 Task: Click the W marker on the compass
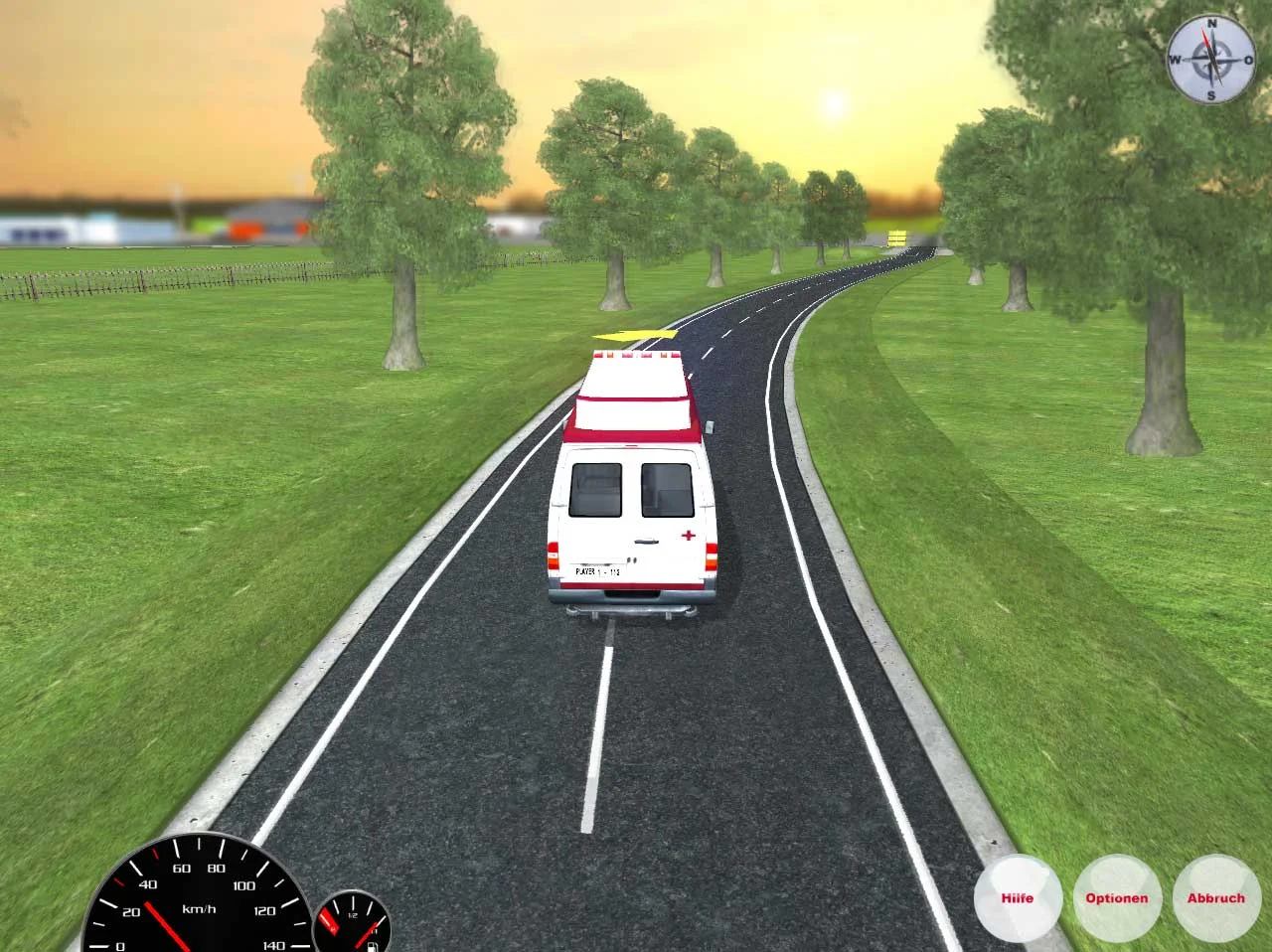(1178, 59)
